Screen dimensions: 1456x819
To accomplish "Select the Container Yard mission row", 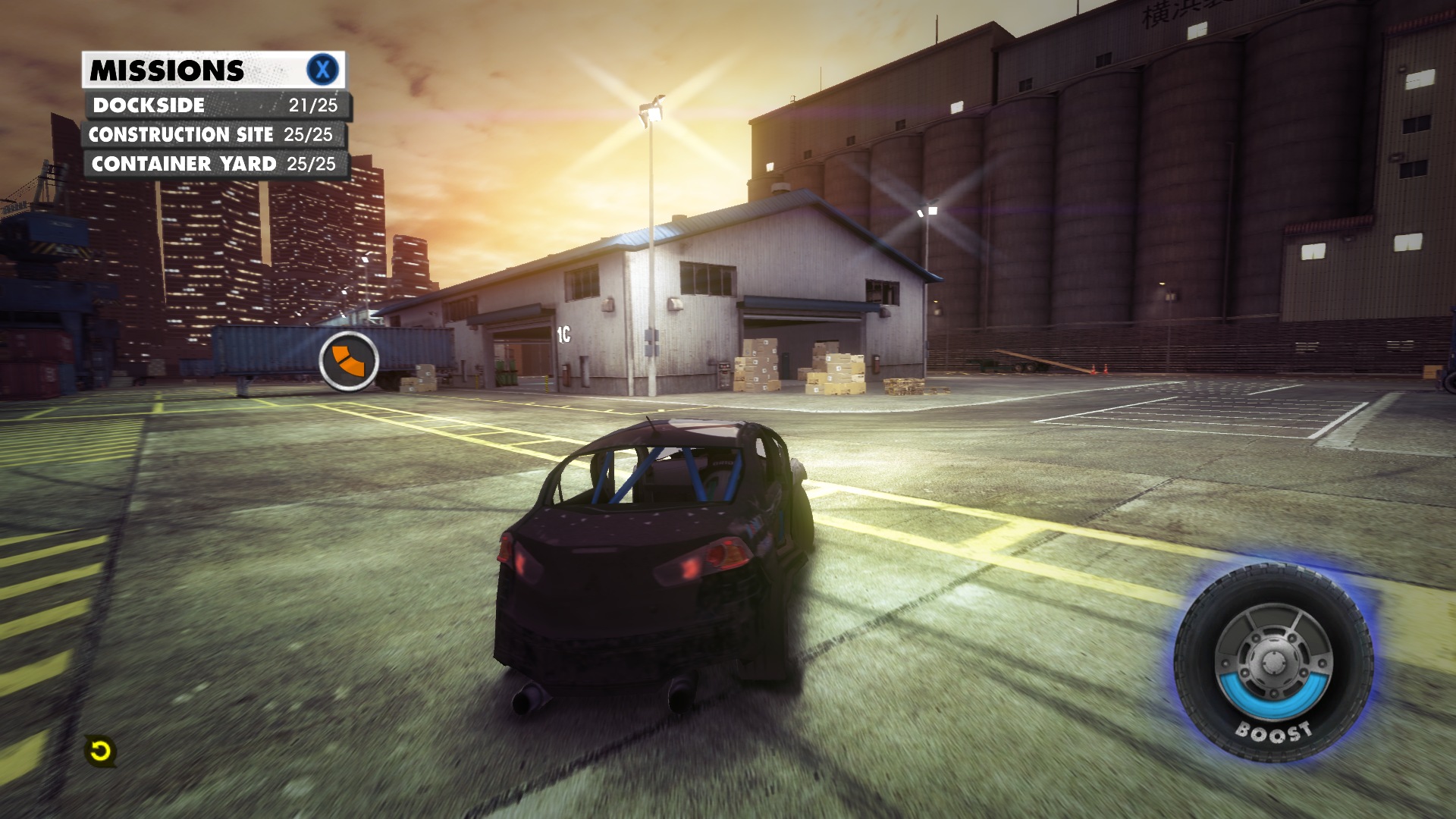I will click(215, 164).
